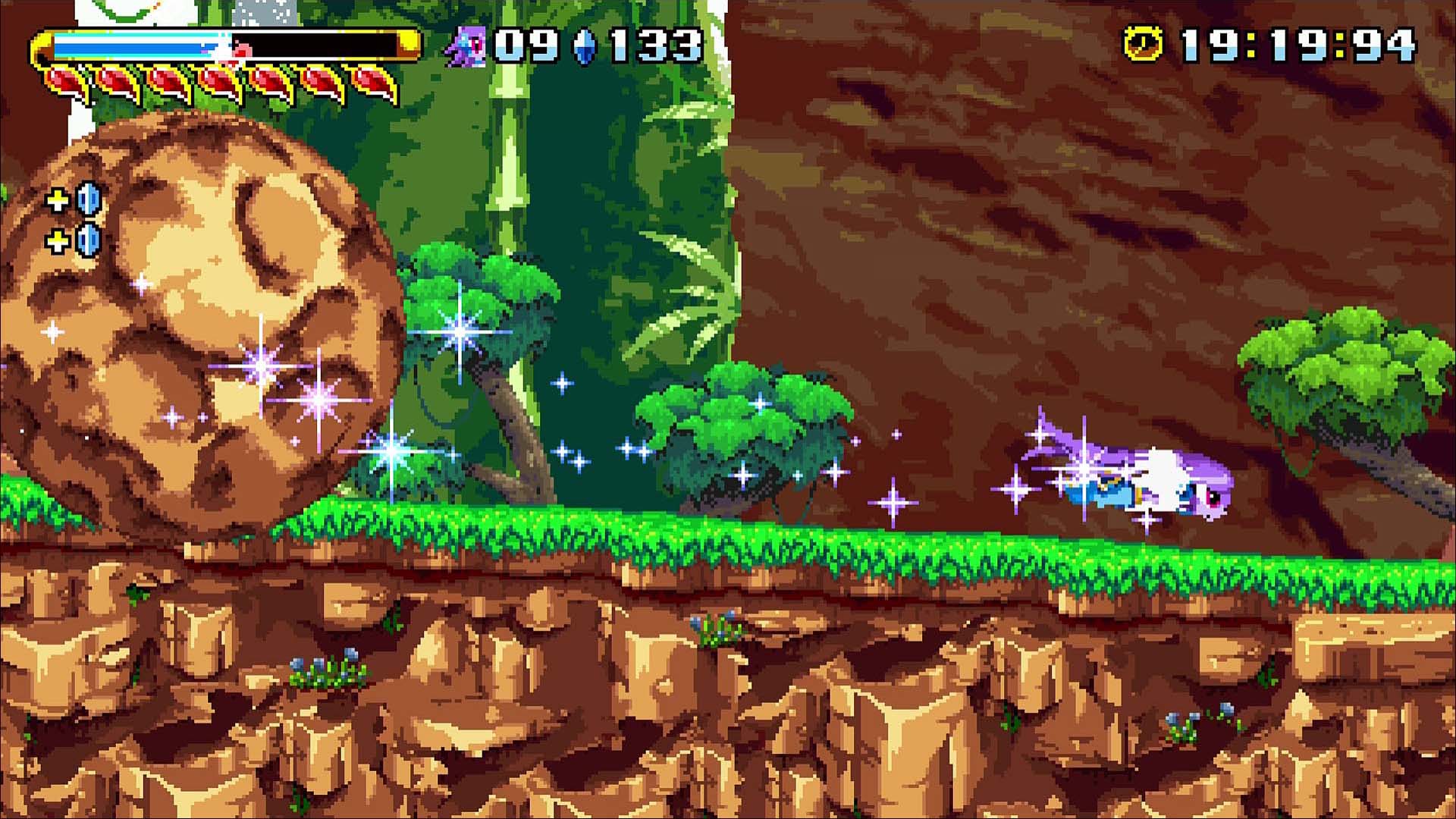
Task: Click Lilac's lives portrait icon
Action: 466,46
